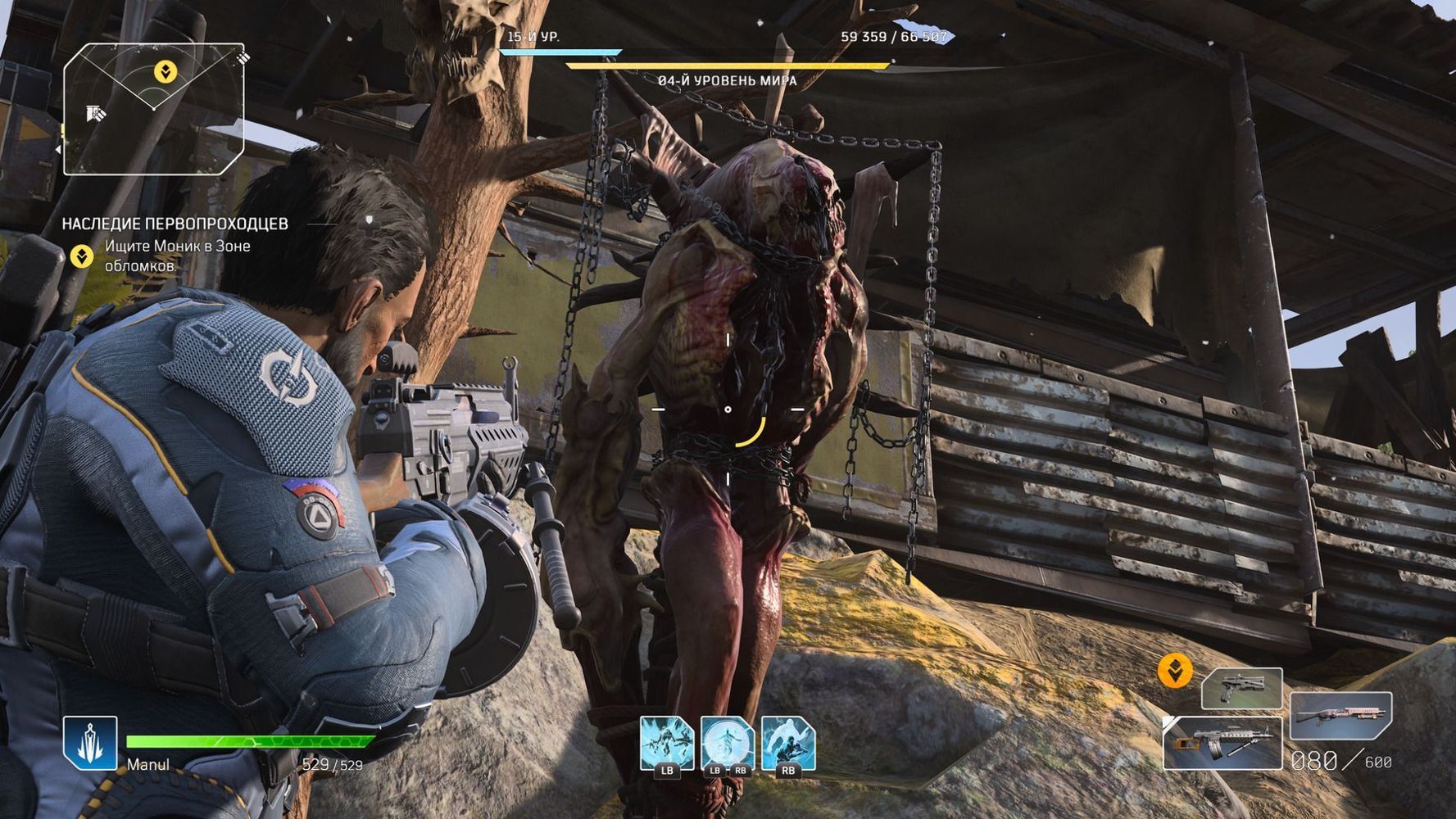Click the objective Ищите Моник в Зоне обломков
The image size is (1456, 819).
178,256
